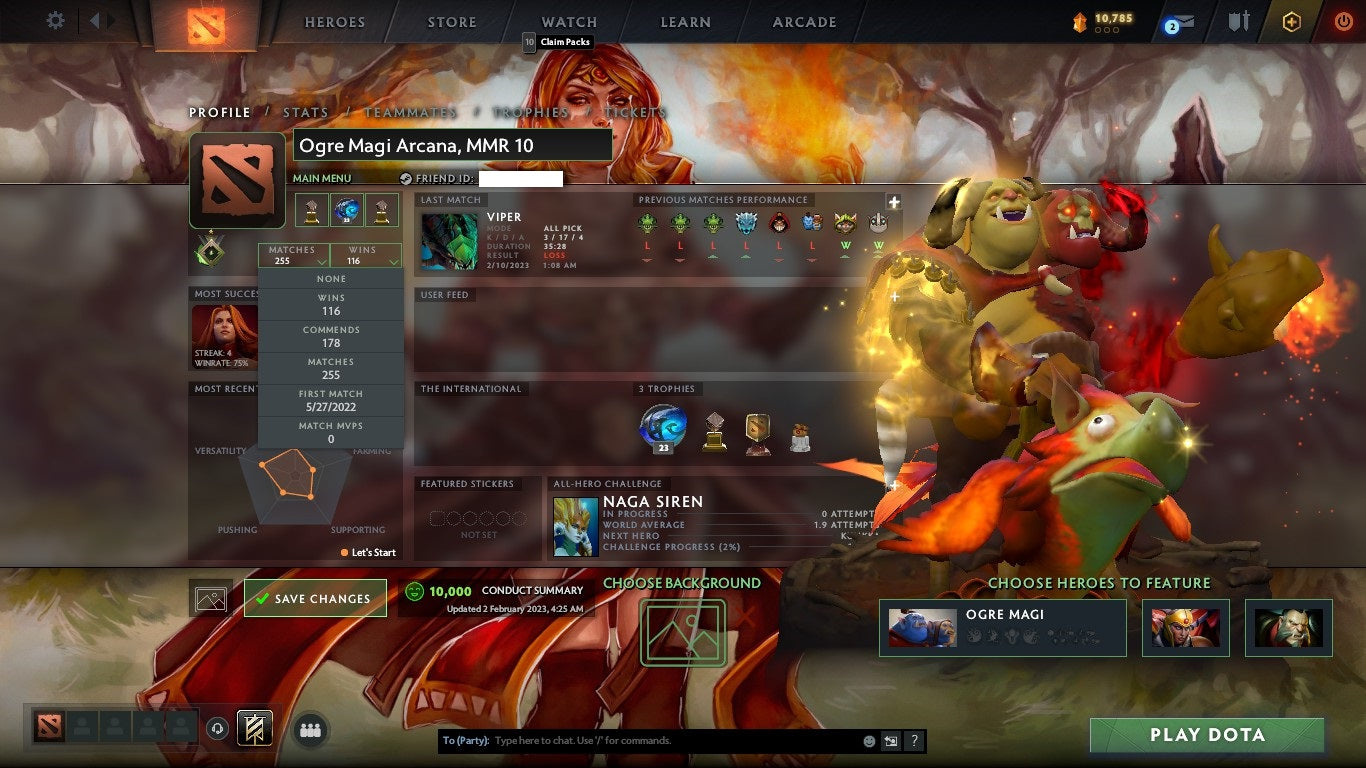Image resolution: width=1366 pixels, height=768 pixels.
Task: Open the WINS stat dropdown
Action: tap(364, 257)
